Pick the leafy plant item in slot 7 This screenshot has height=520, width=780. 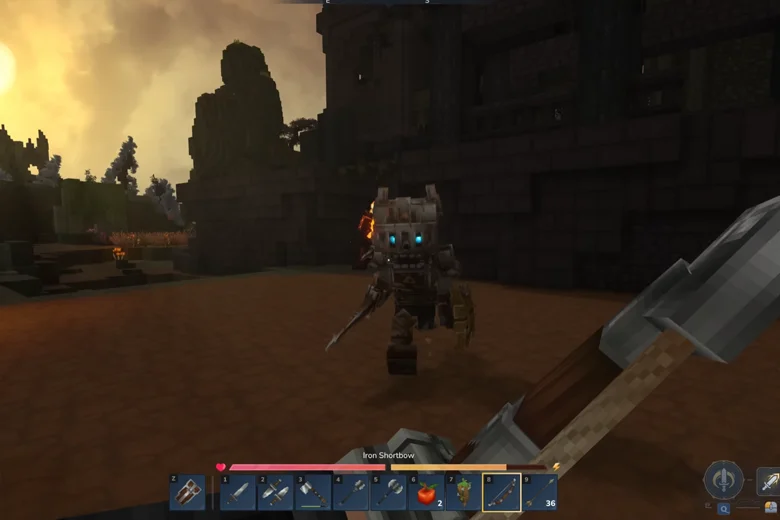[x=463, y=493]
